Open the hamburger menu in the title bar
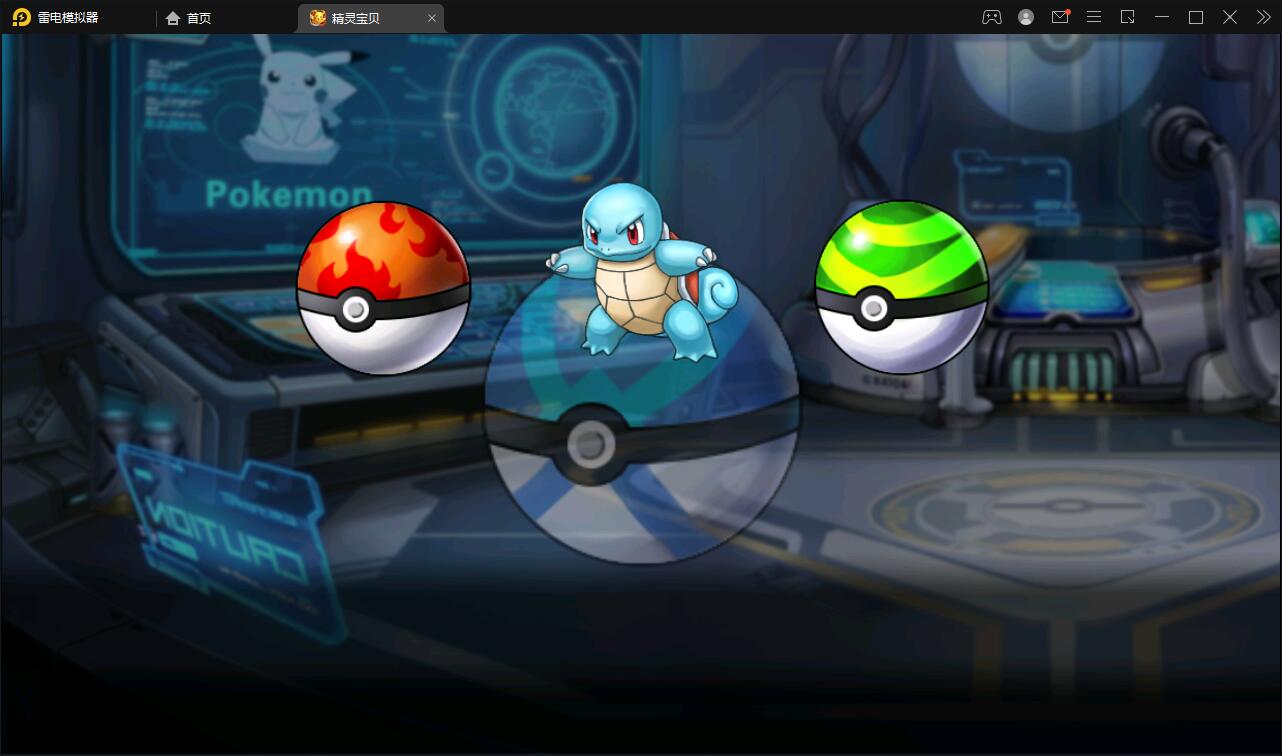This screenshot has height=756, width=1282. click(1094, 17)
